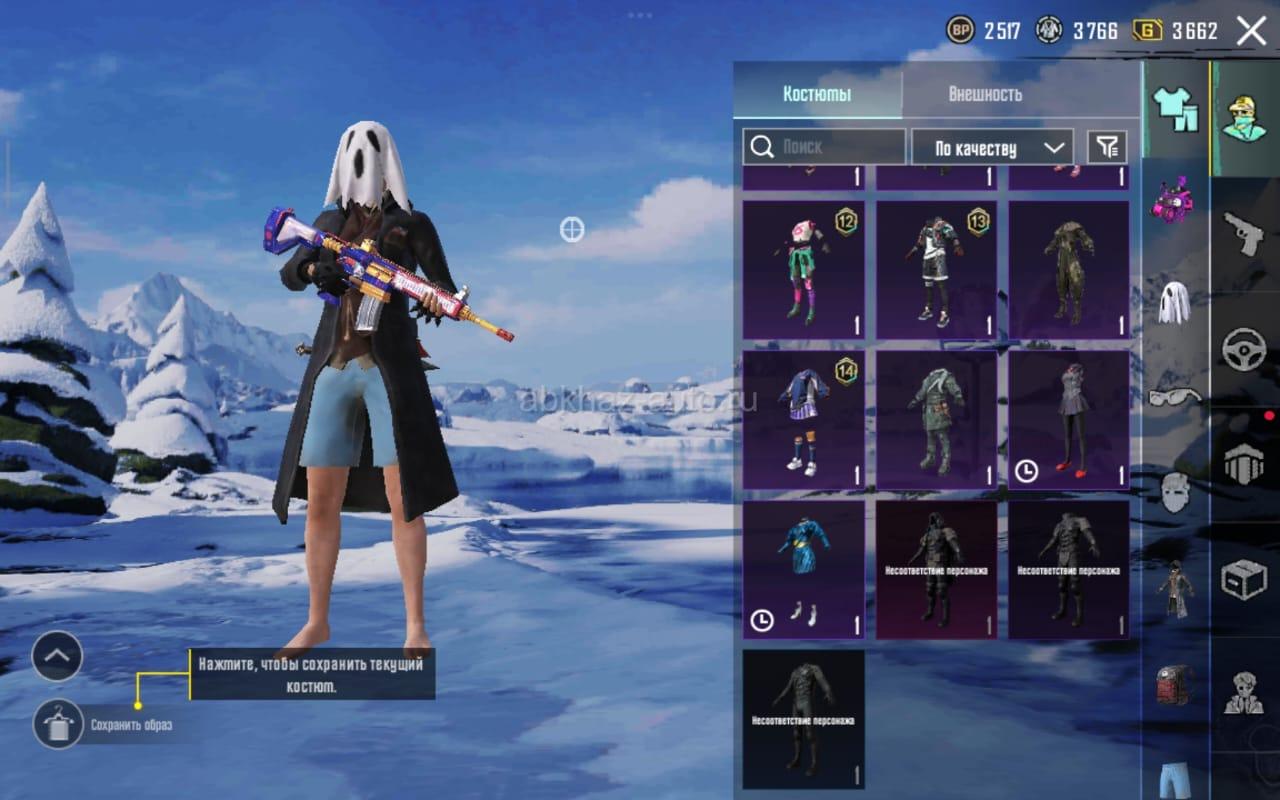
Task: Select the T-shirt and pants clothing category
Action: pyautogui.click(x=1175, y=108)
